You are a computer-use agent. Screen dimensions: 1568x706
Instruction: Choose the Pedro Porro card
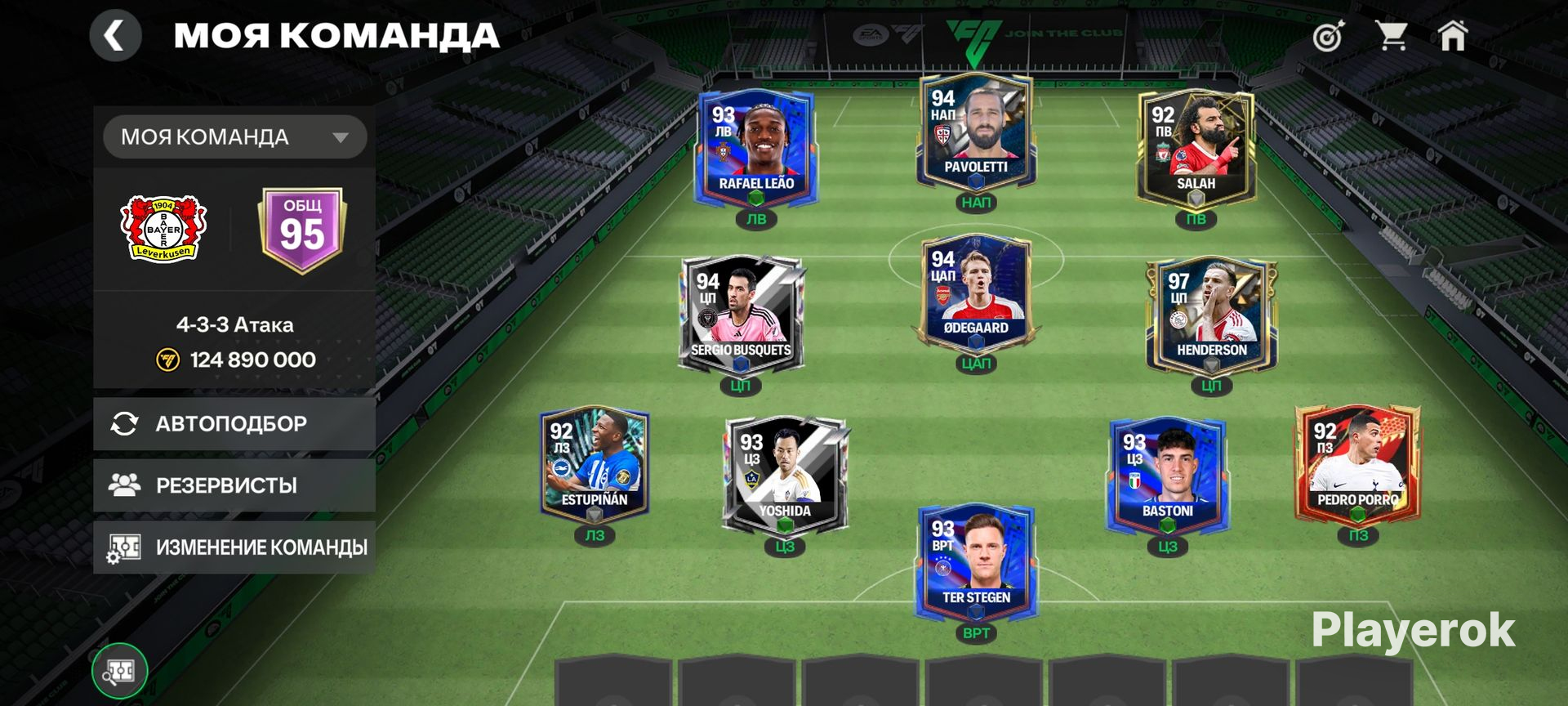click(1357, 464)
